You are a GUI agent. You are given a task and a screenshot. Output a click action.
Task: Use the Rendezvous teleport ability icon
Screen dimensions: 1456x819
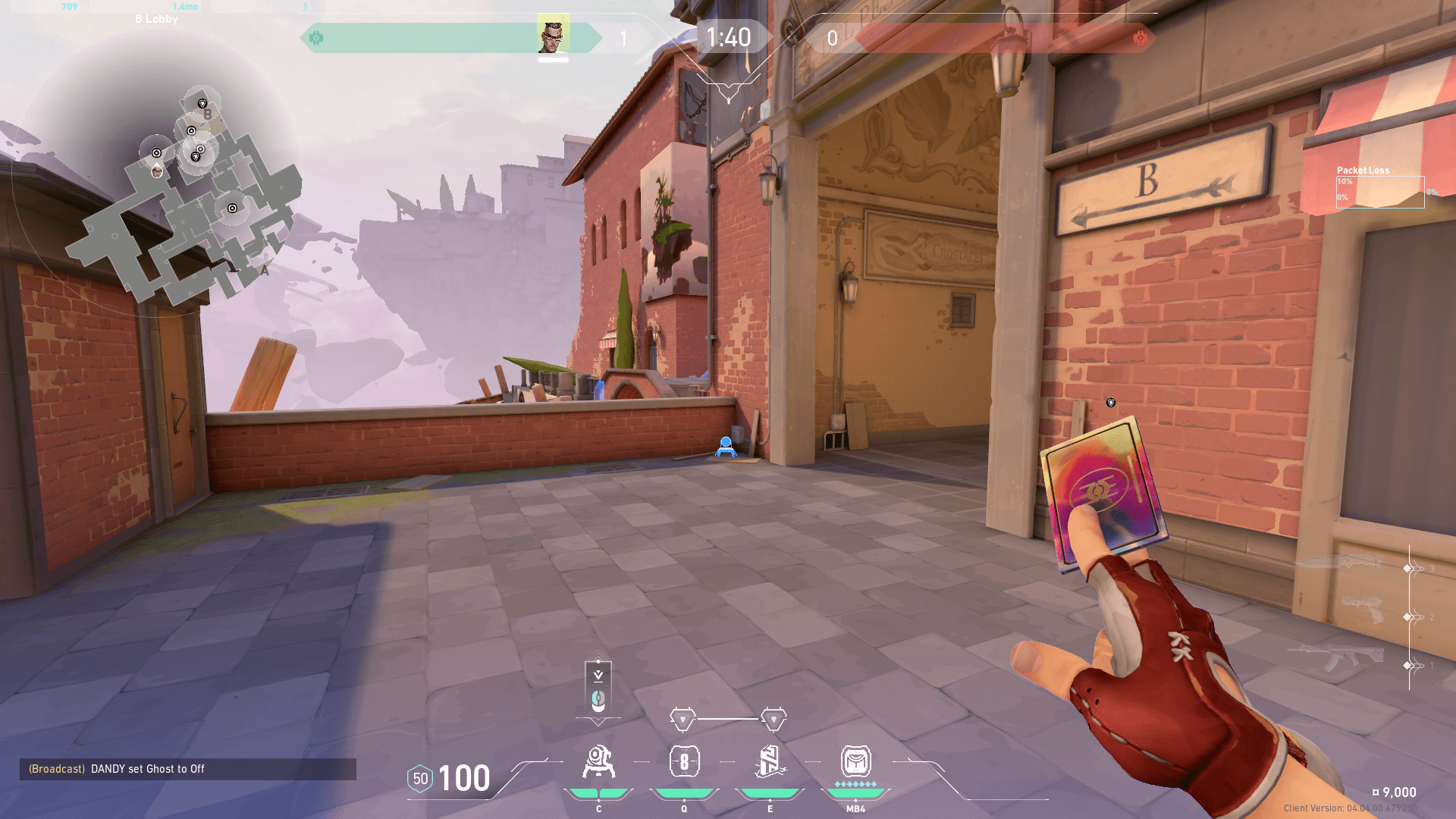click(x=770, y=762)
